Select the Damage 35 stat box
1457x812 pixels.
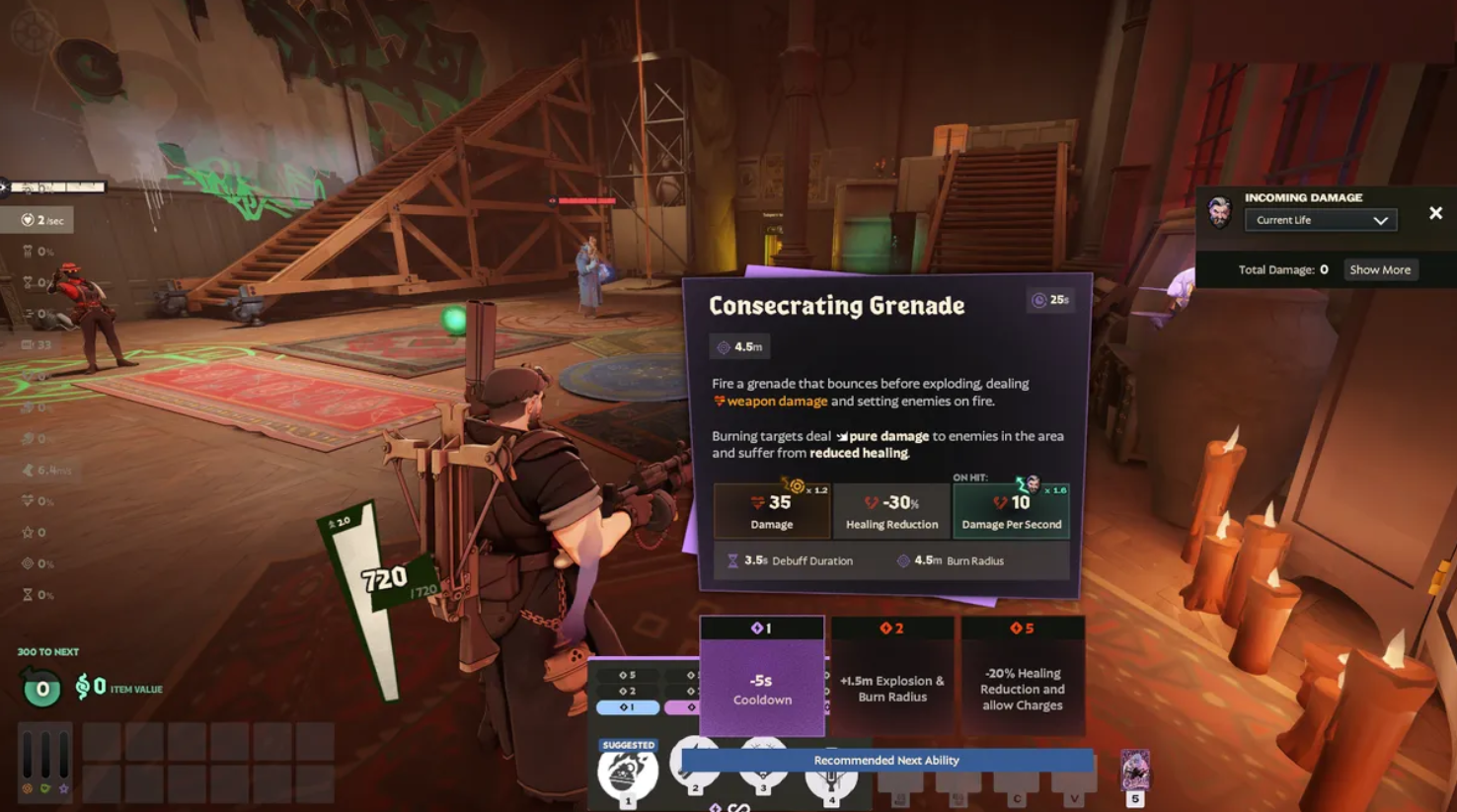[x=772, y=510]
